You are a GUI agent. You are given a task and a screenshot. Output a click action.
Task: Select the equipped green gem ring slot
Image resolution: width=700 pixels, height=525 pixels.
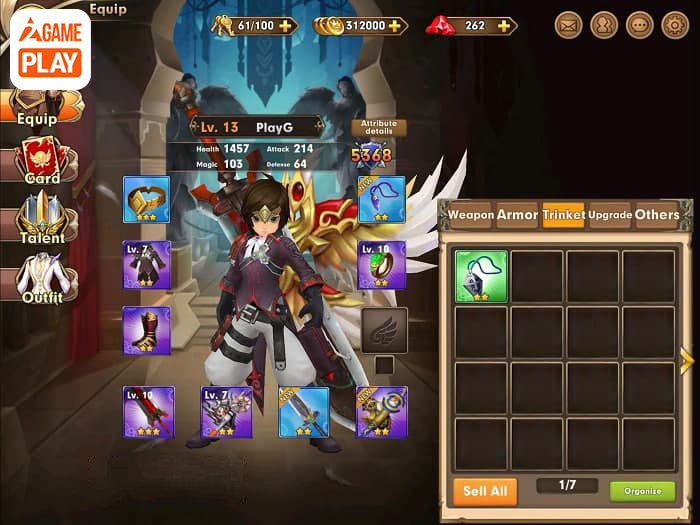(382, 264)
